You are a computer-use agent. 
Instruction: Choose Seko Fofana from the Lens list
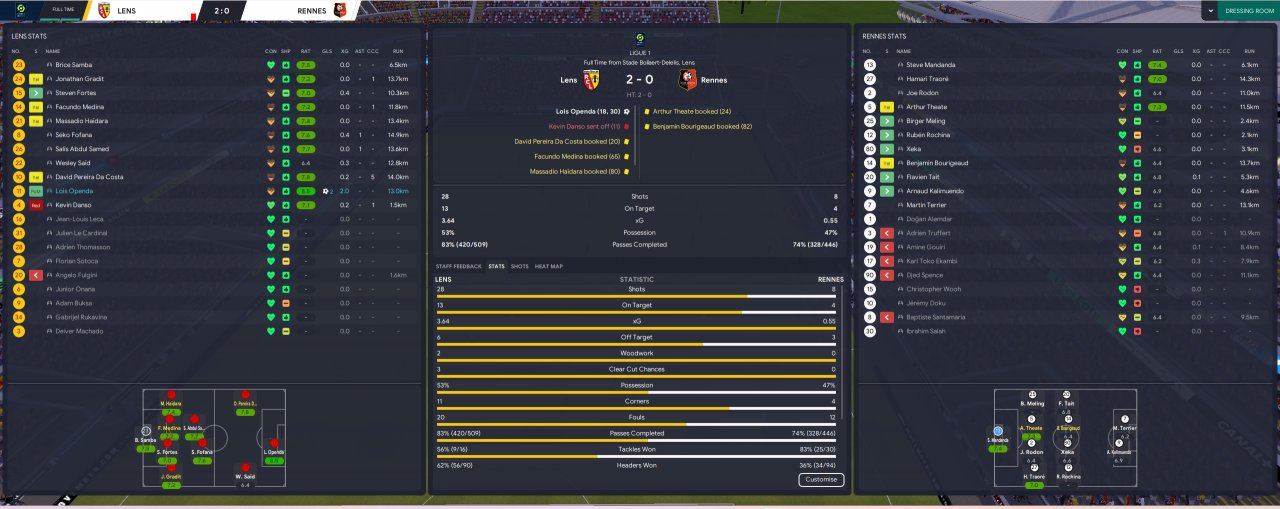74,135
